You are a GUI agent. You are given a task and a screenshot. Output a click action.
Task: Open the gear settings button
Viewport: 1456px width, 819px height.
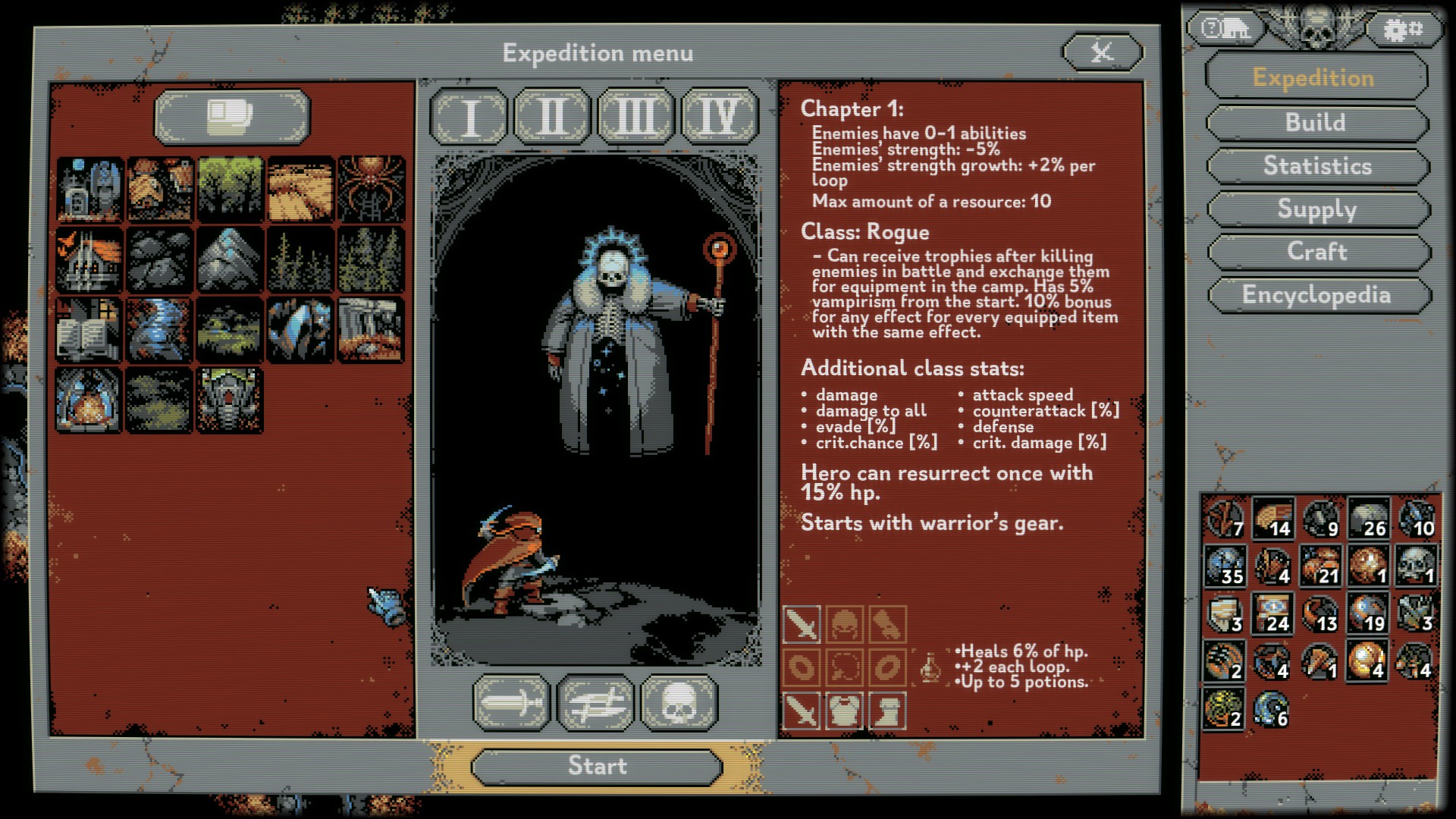click(1402, 30)
